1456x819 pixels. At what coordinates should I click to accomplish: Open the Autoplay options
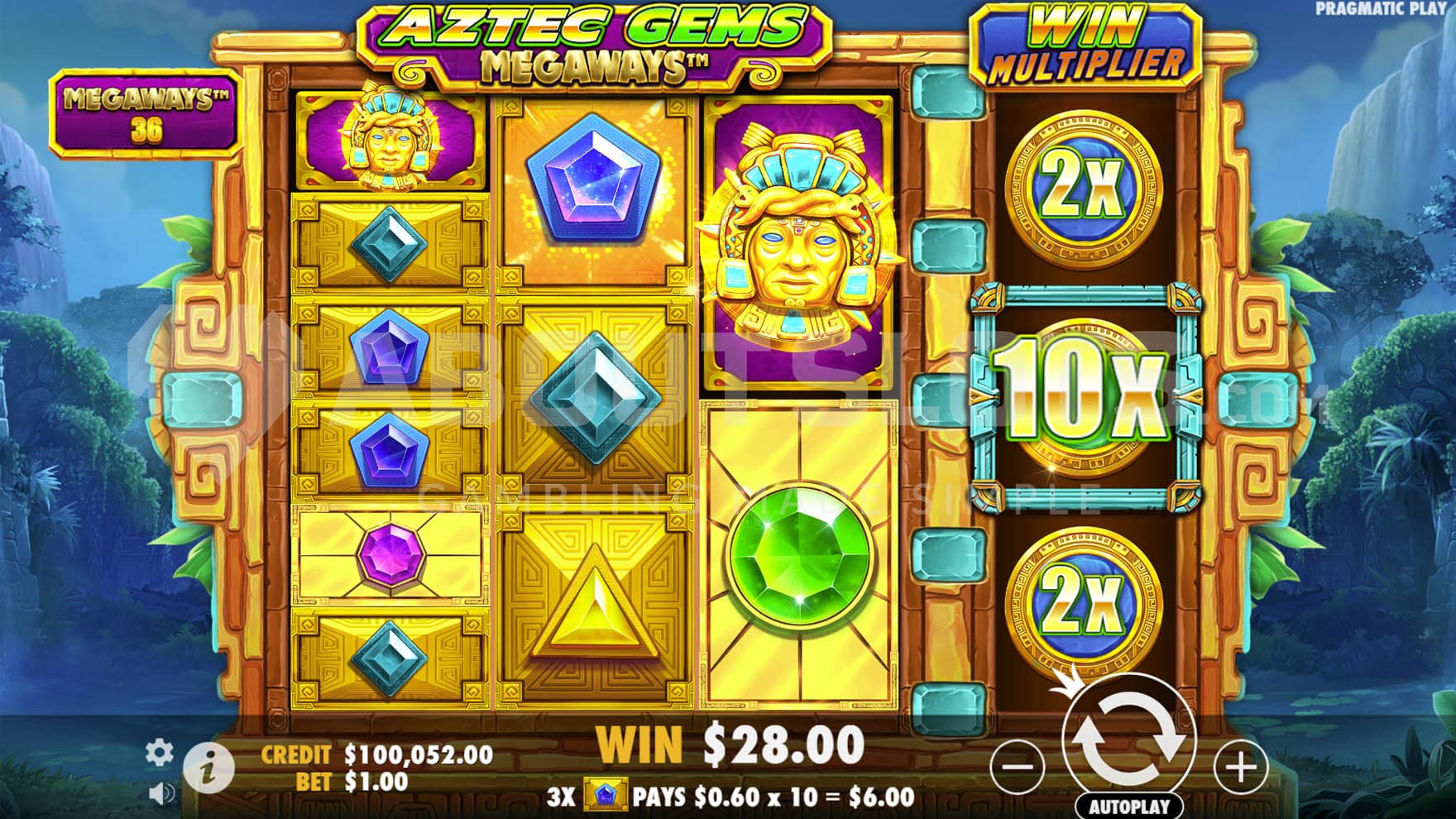point(1128,806)
